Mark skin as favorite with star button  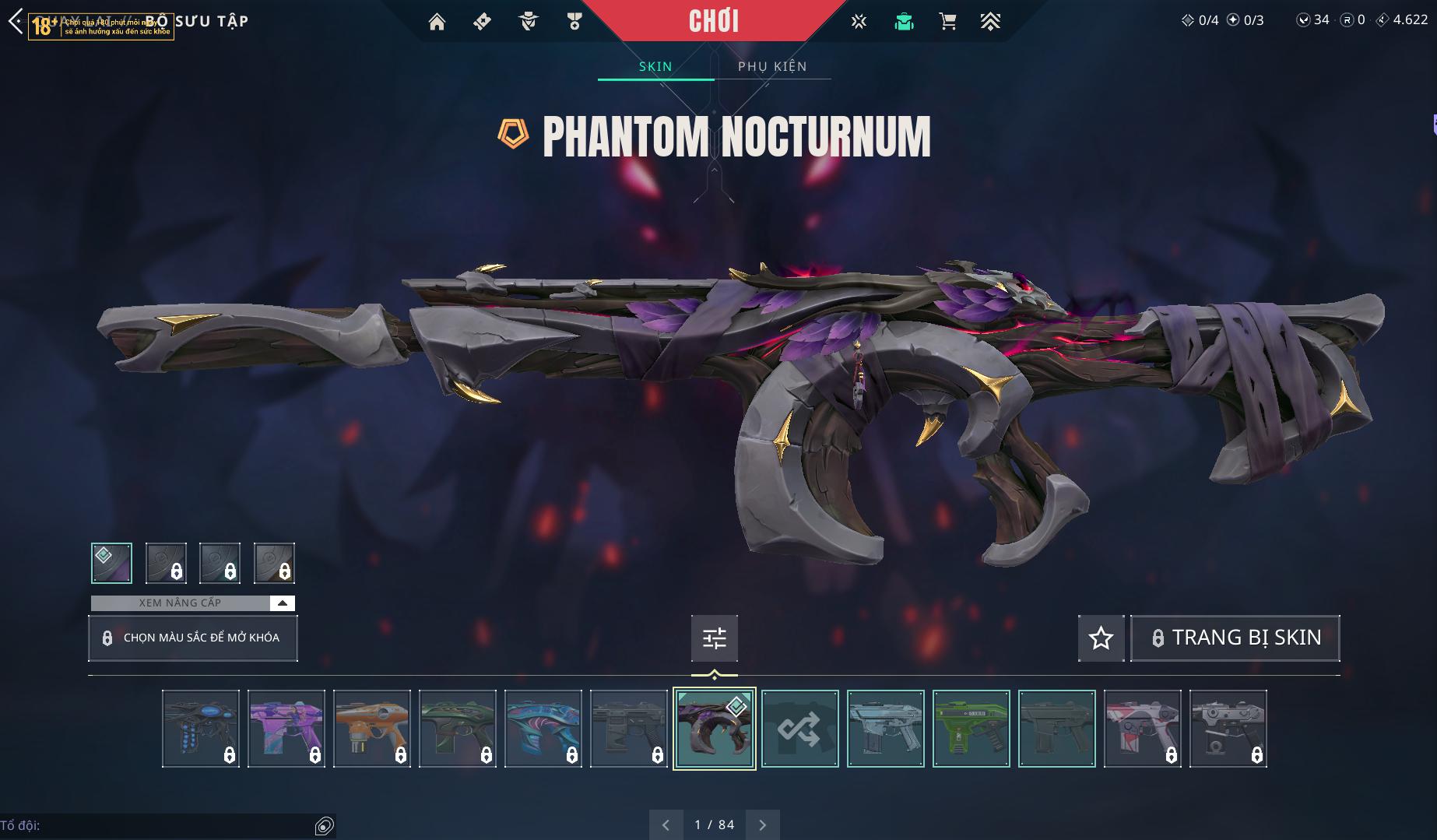1101,638
